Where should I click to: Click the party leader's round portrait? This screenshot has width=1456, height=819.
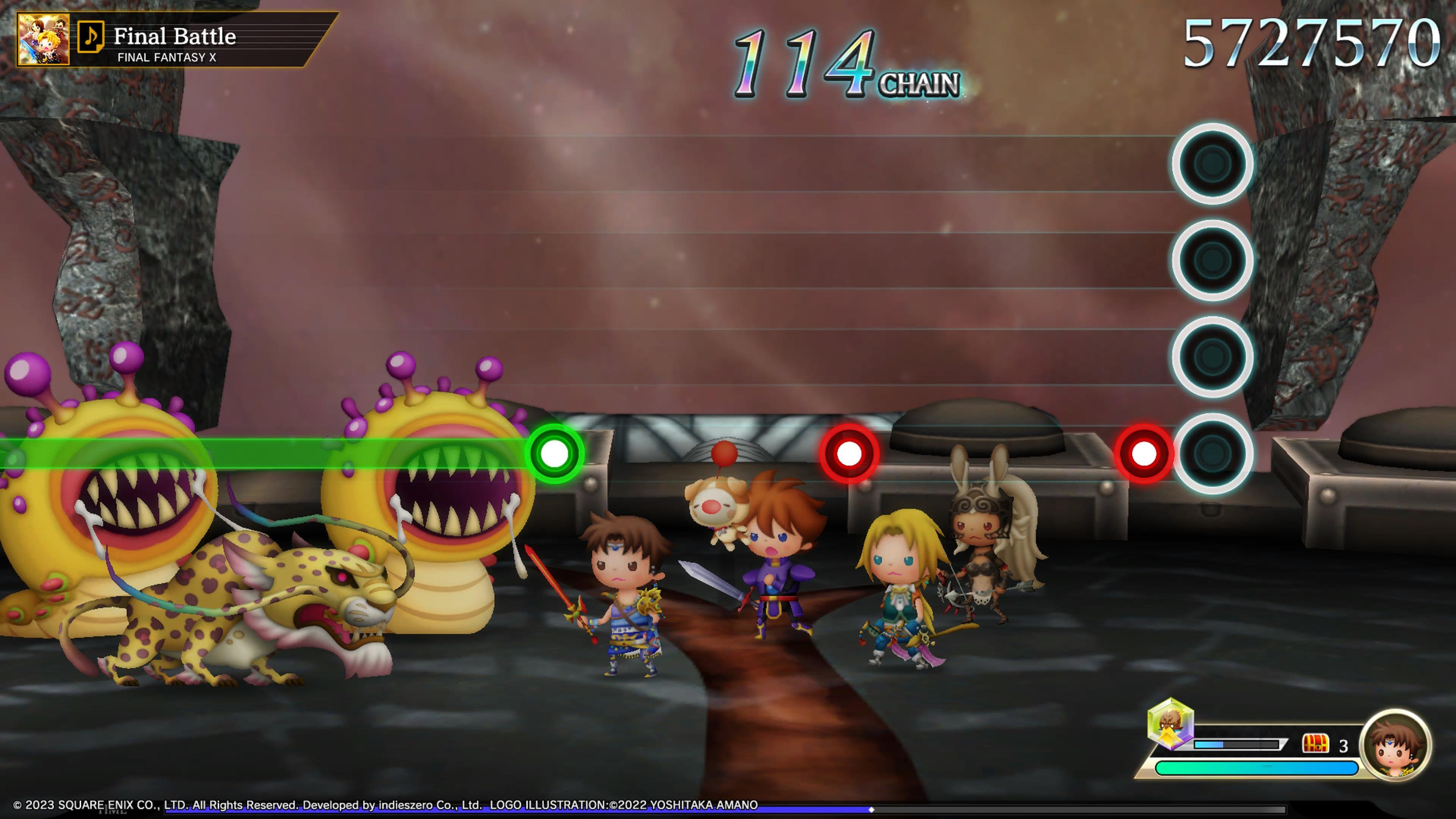pos(1395,744)
